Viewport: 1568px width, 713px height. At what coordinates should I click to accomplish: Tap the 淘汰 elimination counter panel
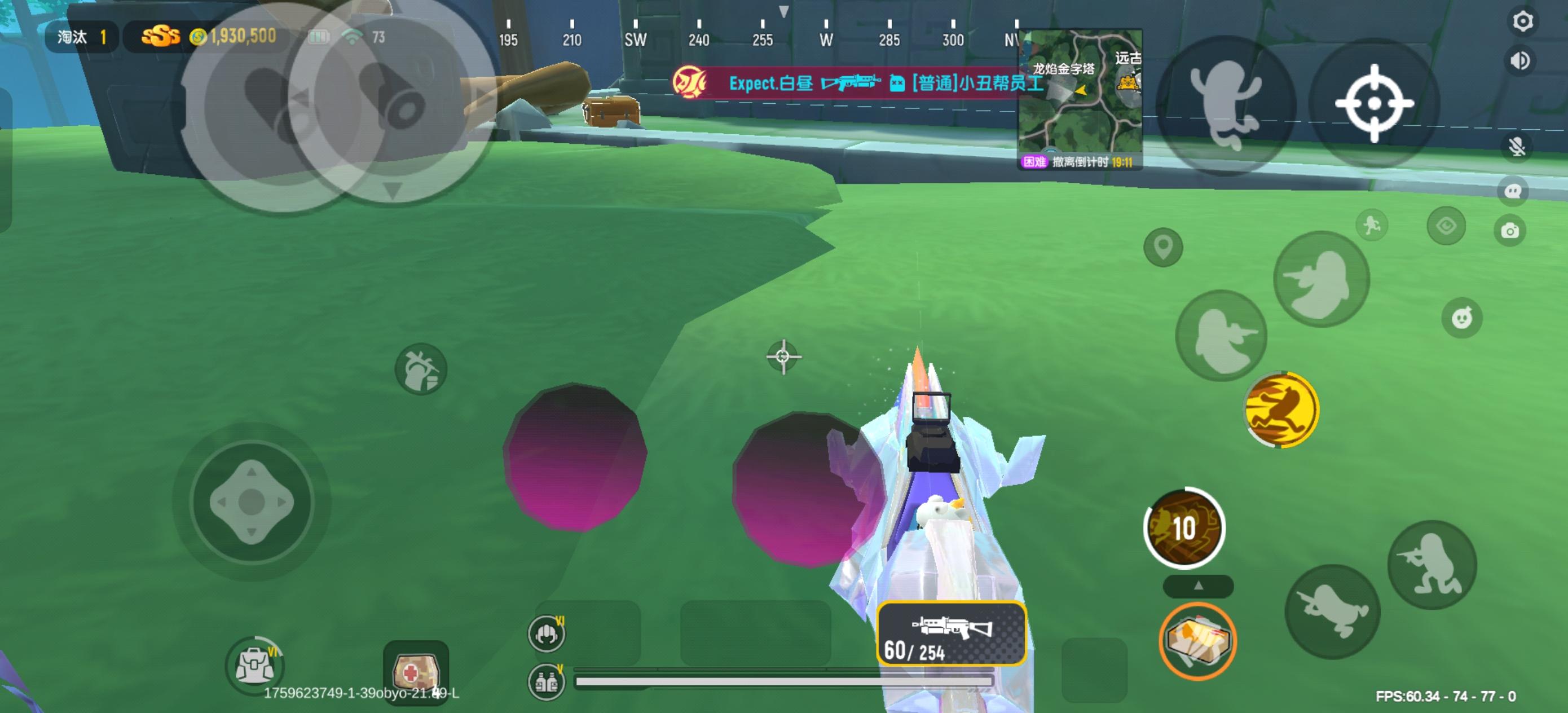click(81, 37)
